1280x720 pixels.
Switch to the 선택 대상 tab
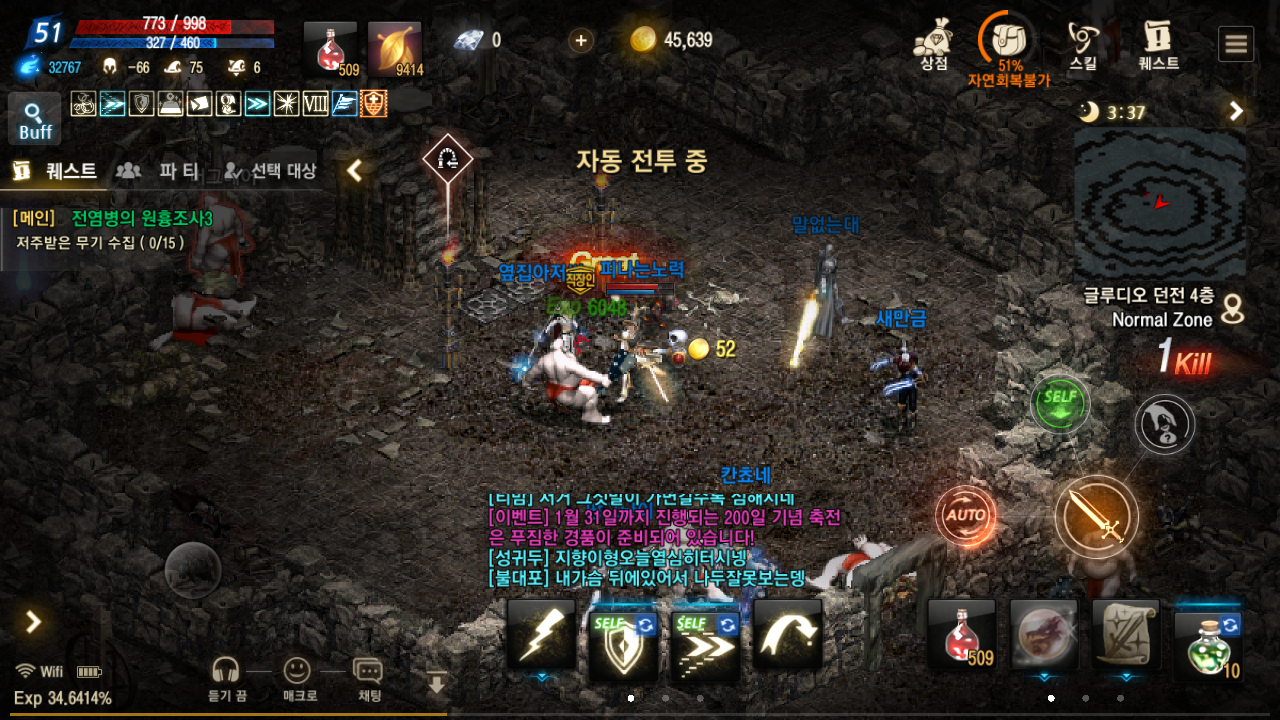(270, 171)
